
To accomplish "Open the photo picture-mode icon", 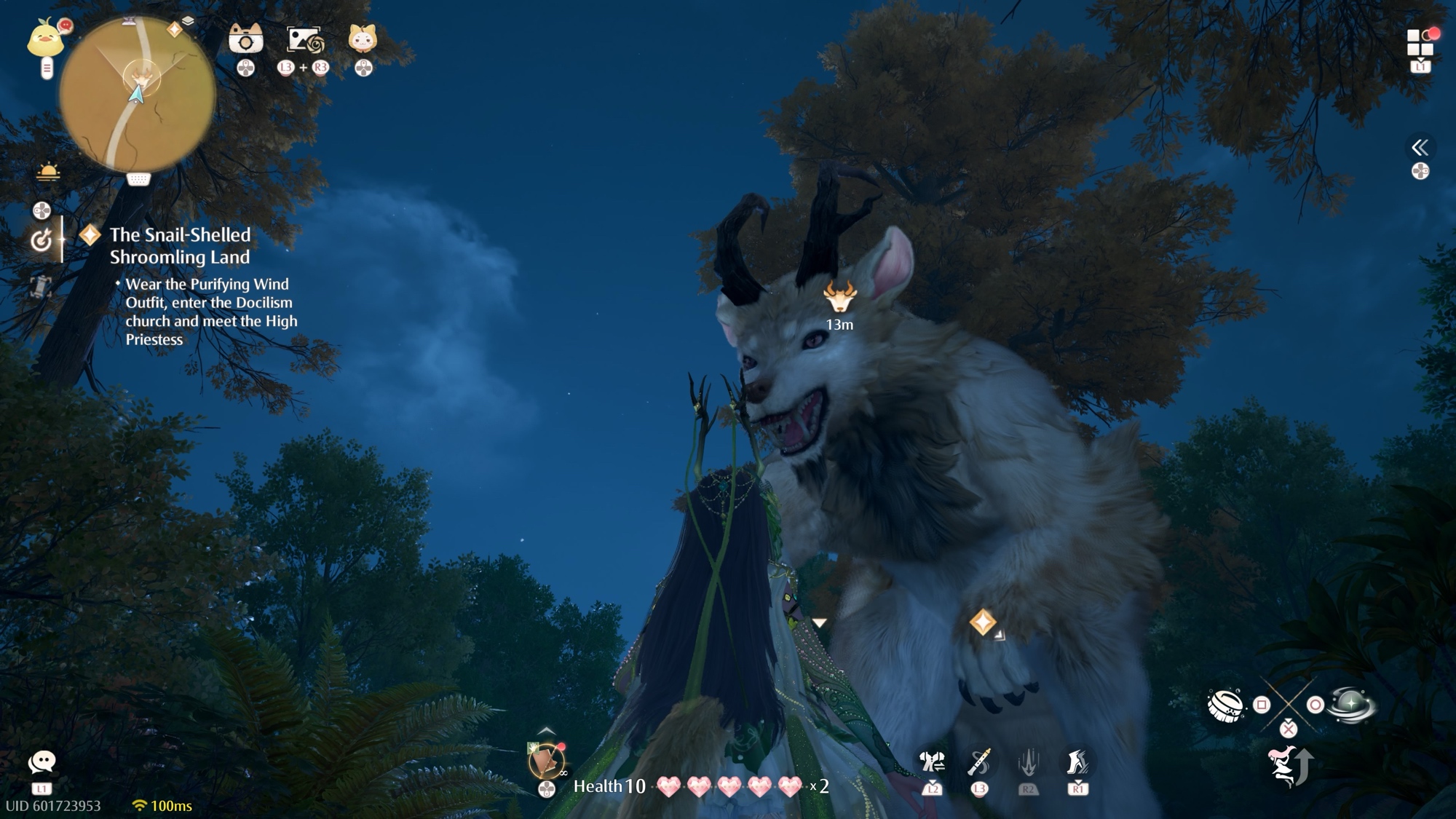I will point(304,40).
